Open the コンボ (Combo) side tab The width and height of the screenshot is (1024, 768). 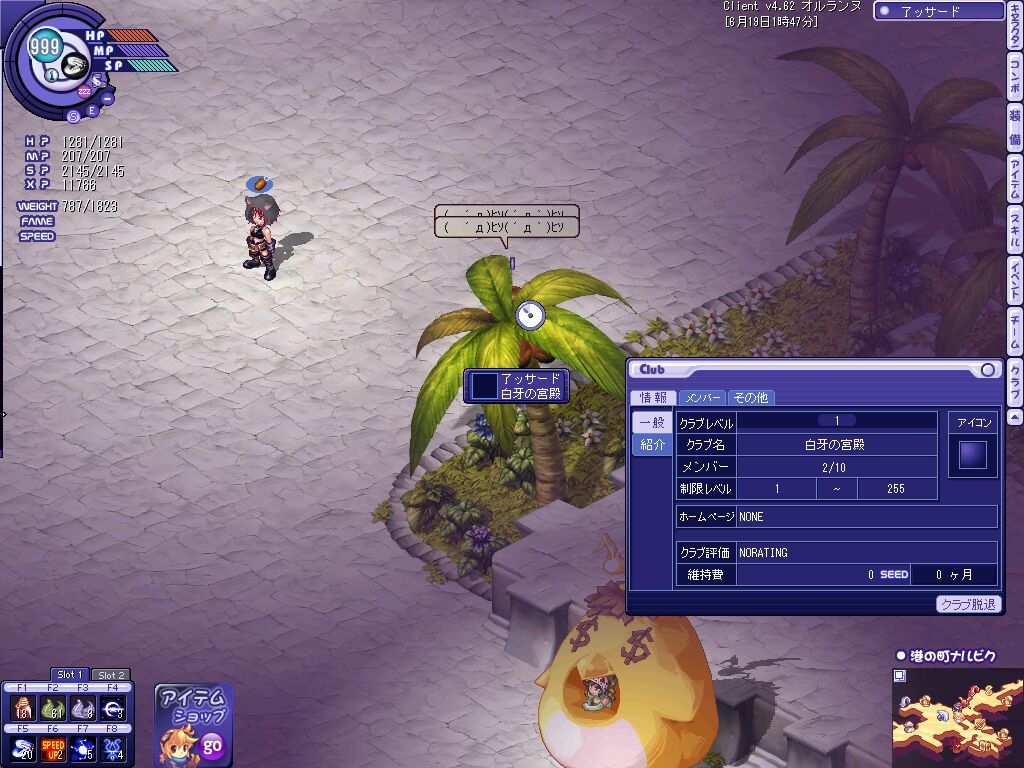(1014, 83)
